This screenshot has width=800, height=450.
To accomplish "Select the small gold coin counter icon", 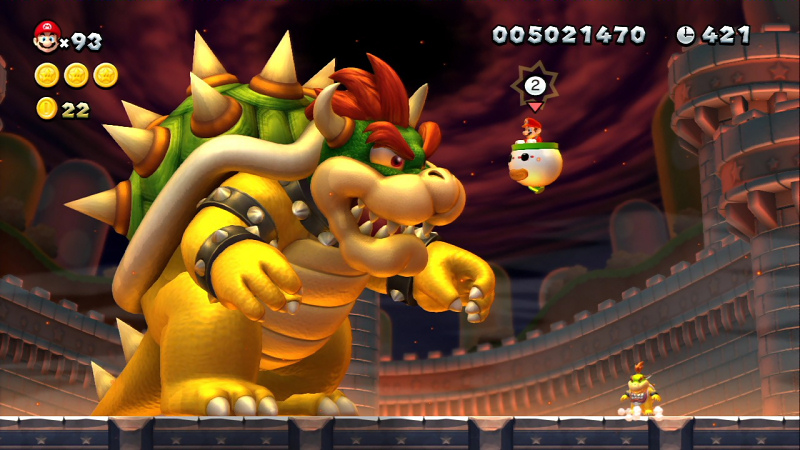I will pos(46,108).
